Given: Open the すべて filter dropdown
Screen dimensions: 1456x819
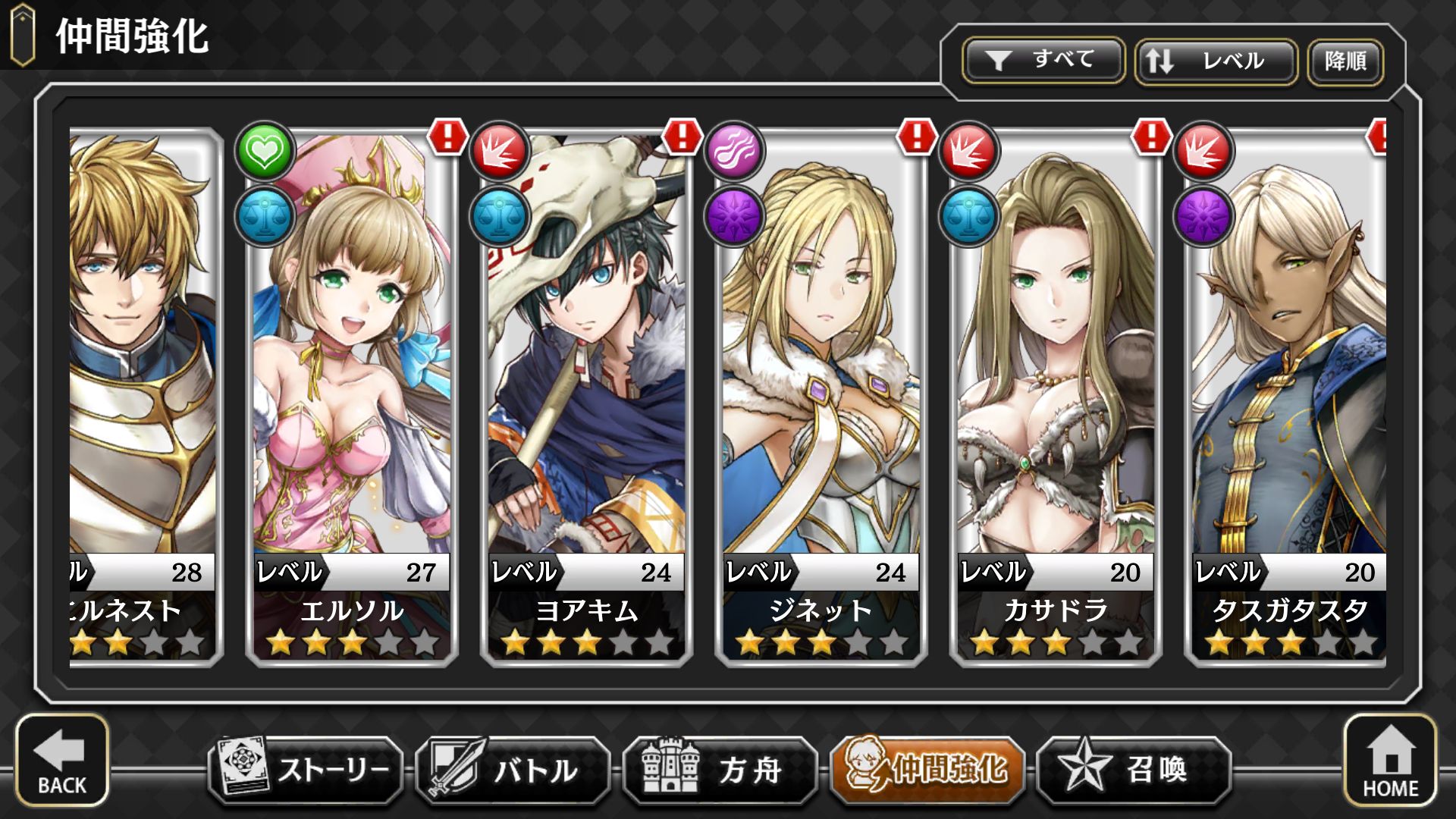Looking at the screenshot, I should pos(1043,61).
